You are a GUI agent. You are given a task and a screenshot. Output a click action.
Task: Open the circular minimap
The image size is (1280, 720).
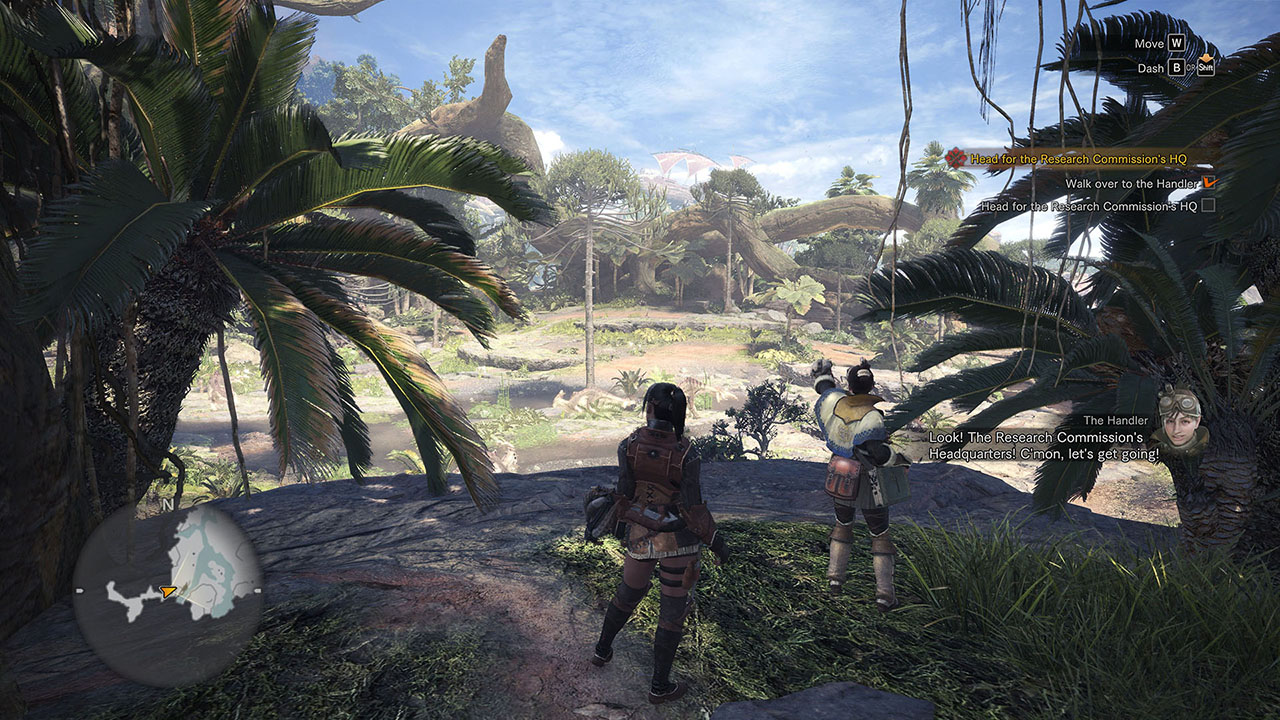[168, 593]
